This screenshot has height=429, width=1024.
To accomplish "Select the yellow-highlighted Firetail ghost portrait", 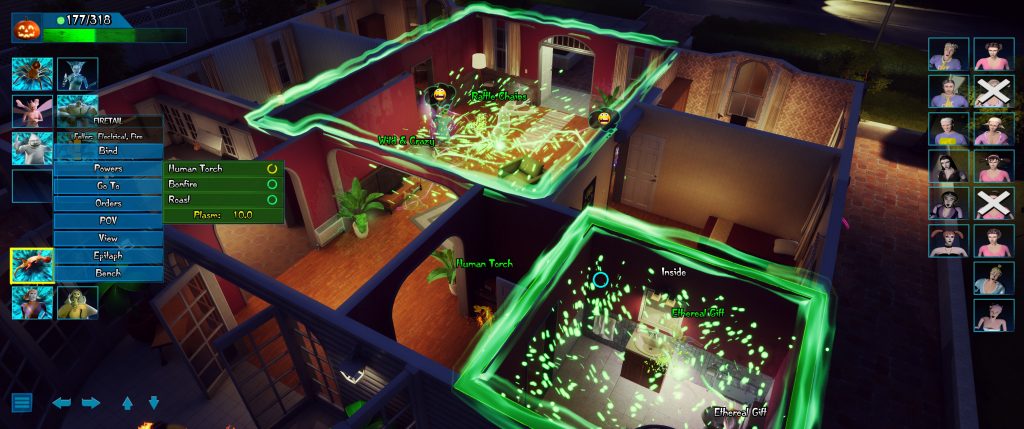I will coord(30,266).
